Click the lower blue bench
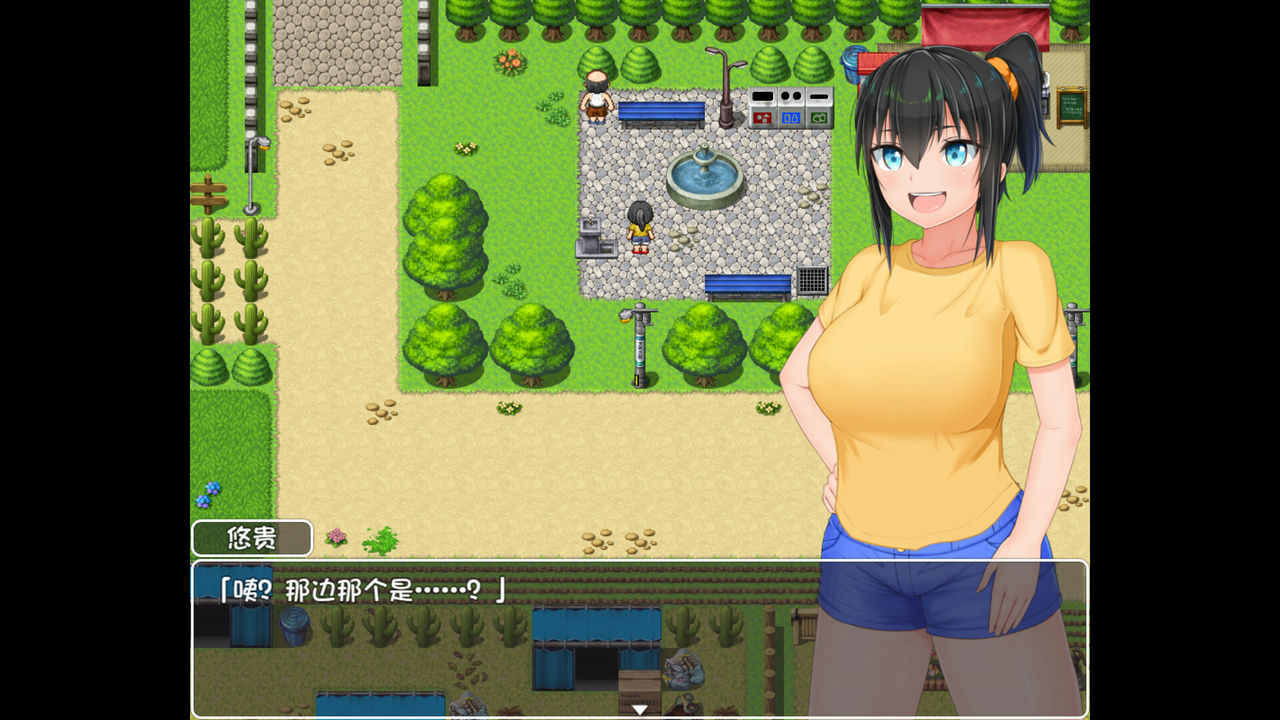Screen dimensions: 1280x720 (748, 285)
